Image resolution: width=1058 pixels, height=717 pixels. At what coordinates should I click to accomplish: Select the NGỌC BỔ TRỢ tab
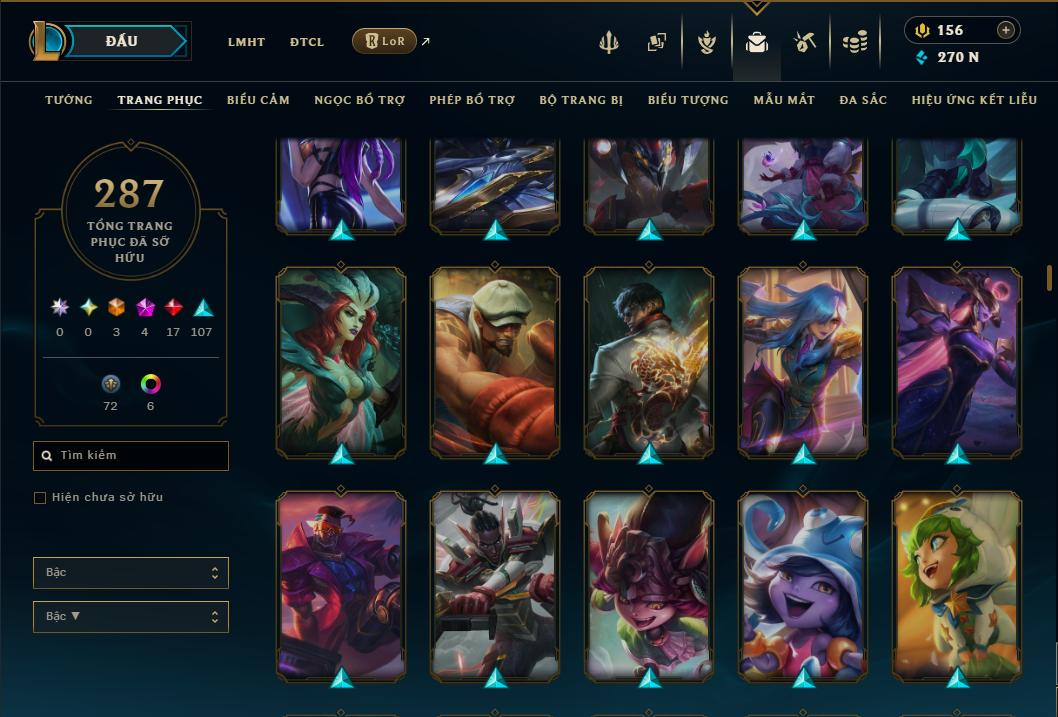click(x=359, y=100)
